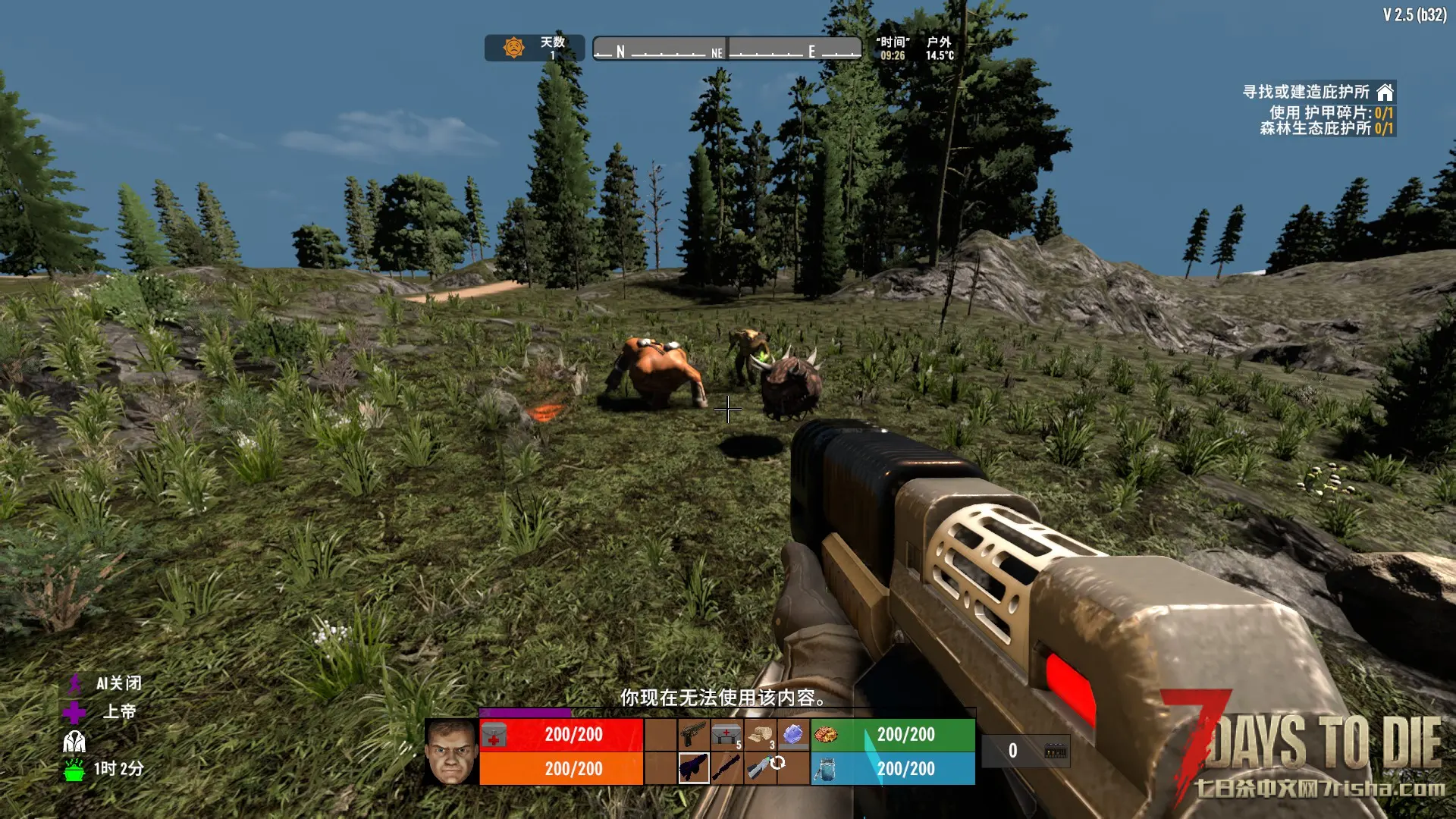The image size is (1456, 819).
Task: Click the red medkit health icon
Action: click(x=494, y=735)
